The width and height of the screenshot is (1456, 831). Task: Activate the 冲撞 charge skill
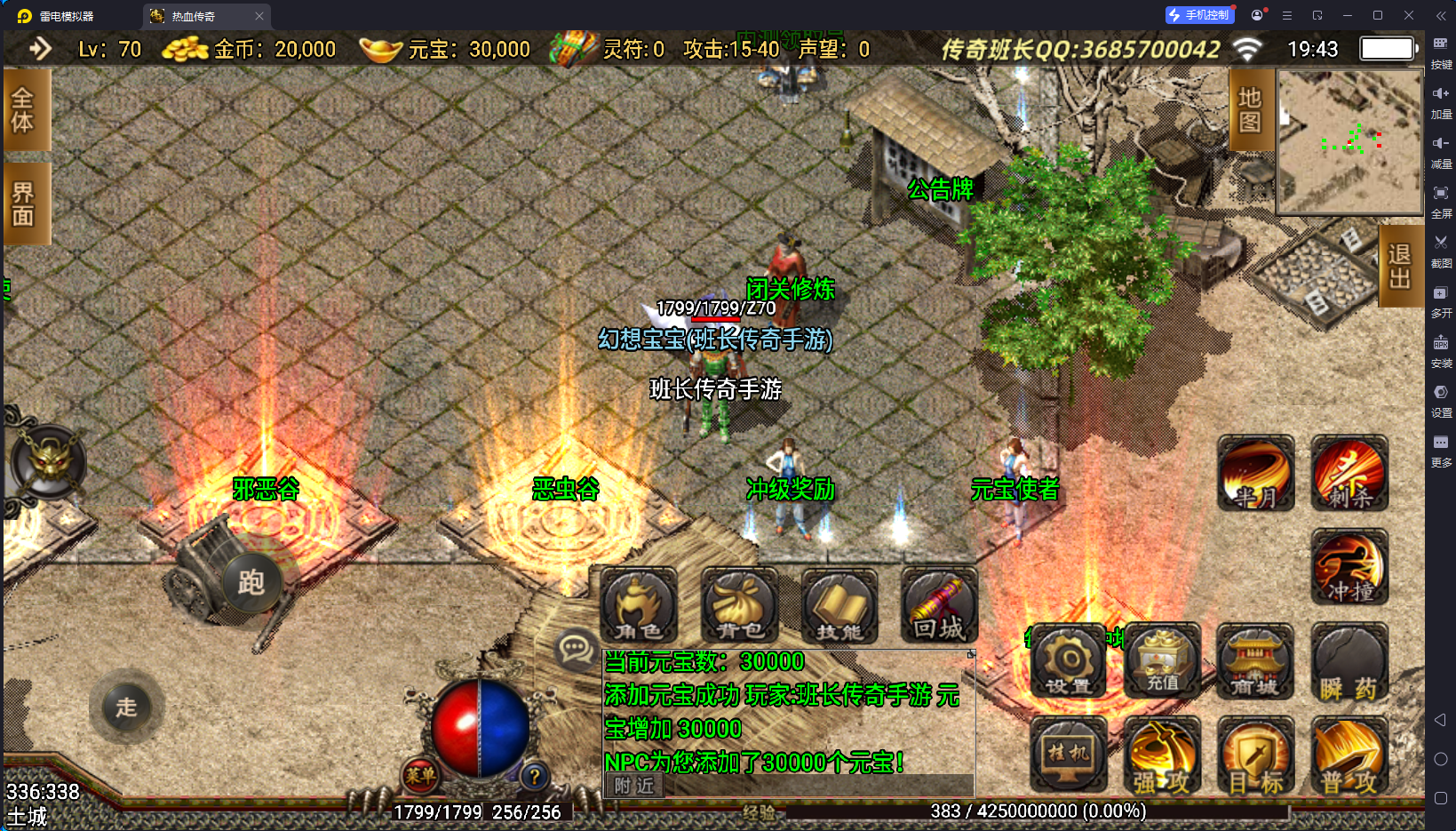point(1349,568)
